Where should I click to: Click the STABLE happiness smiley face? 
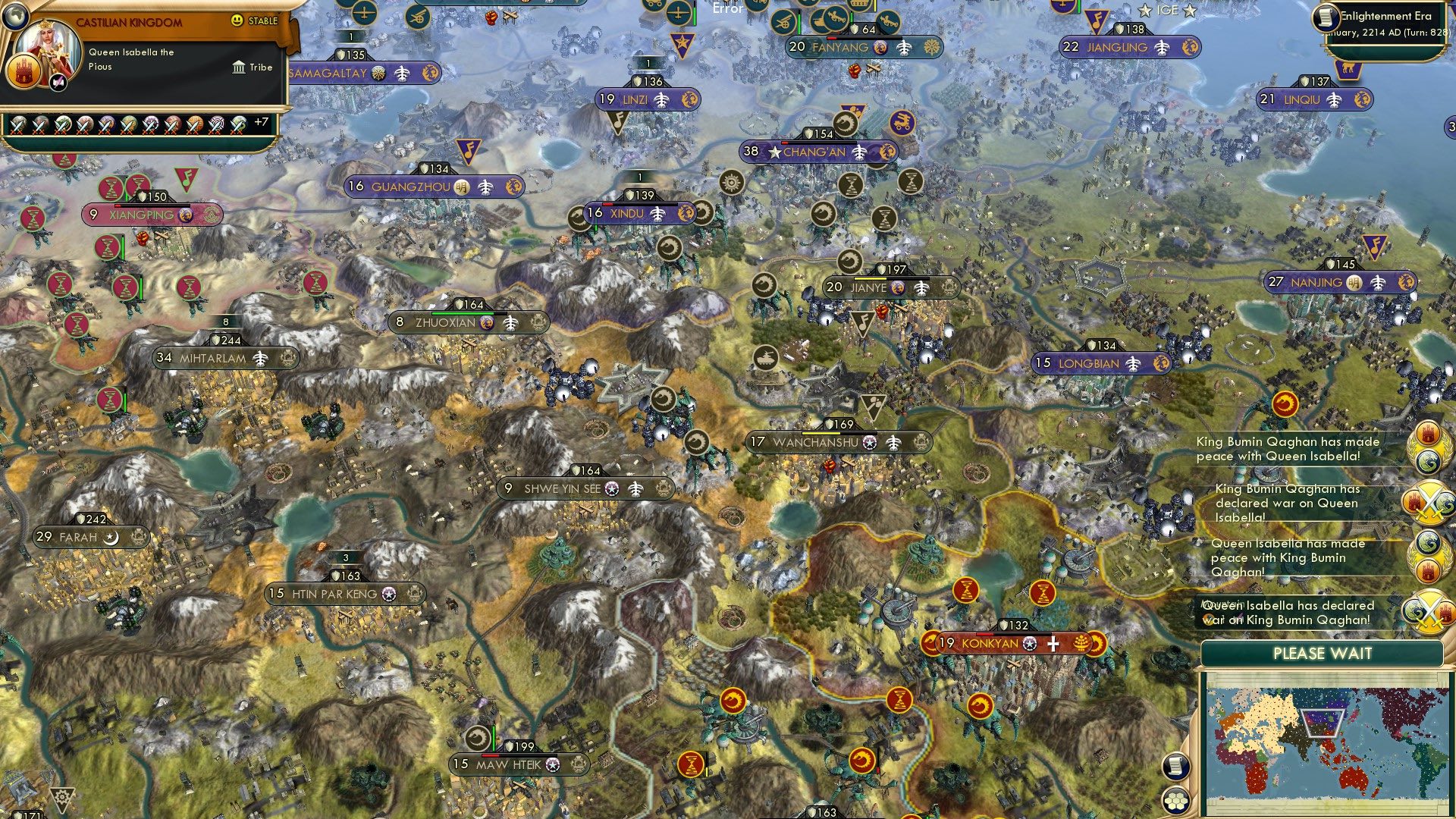tap(236, 20)
